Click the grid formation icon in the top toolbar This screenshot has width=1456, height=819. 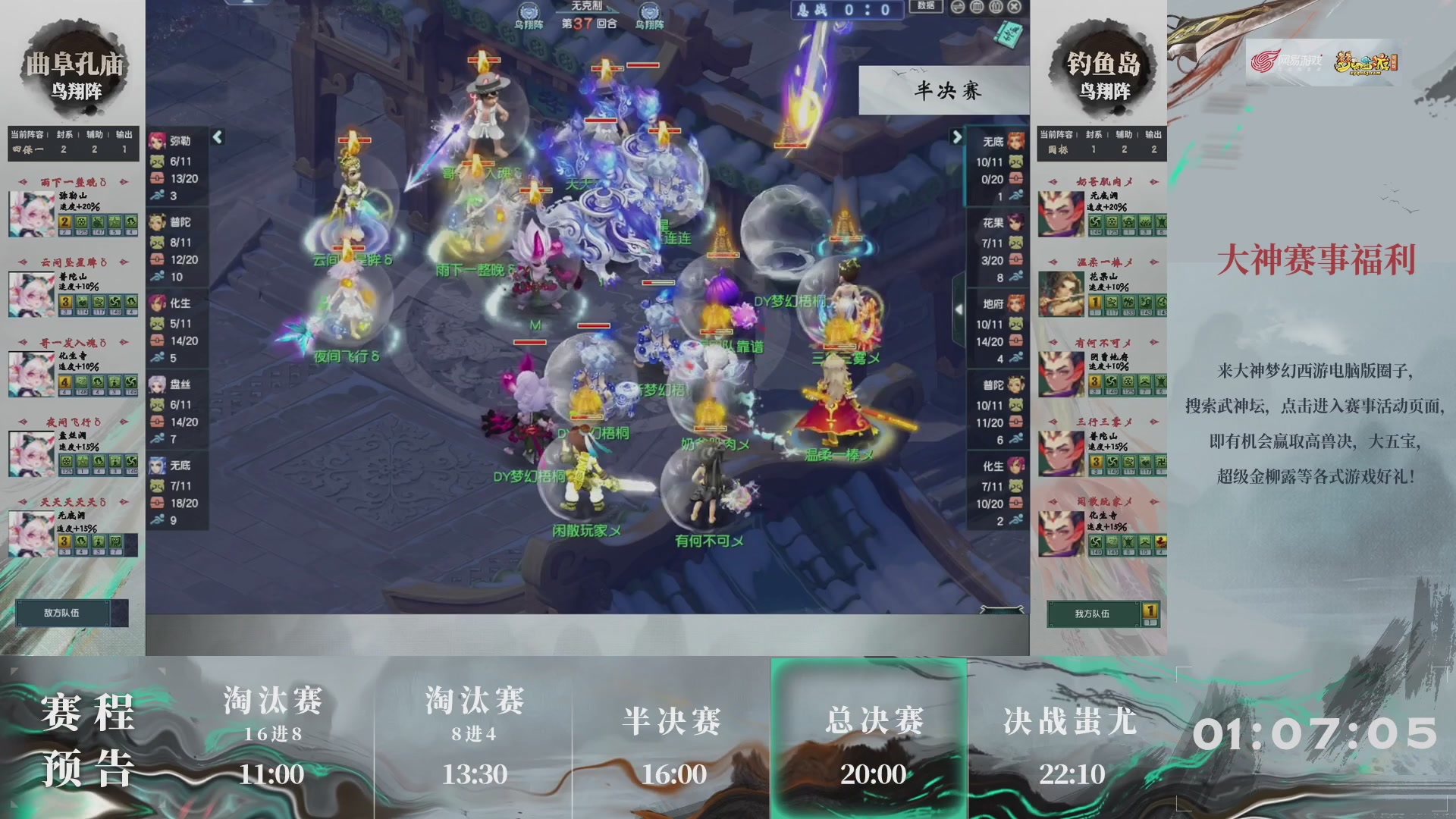click(x=977, y=8)
